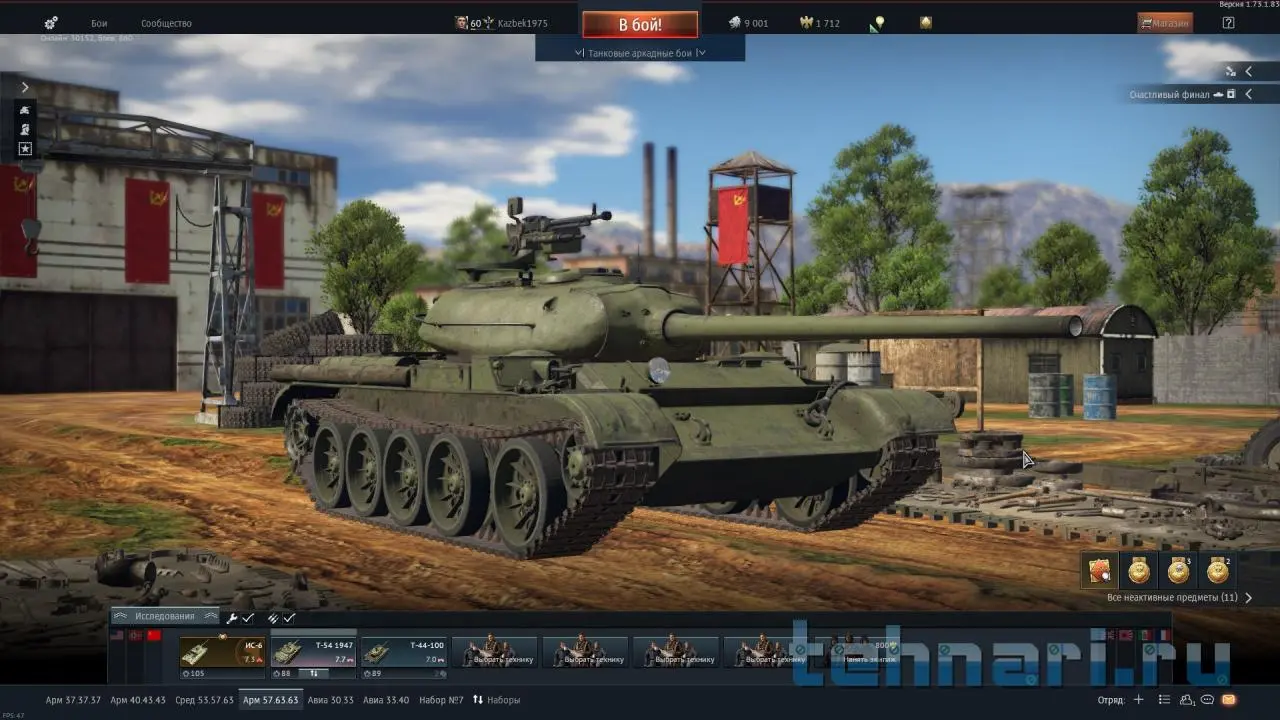
Task: Switch to the 'Авиа 30.33' preset
Action: (330, 700)
